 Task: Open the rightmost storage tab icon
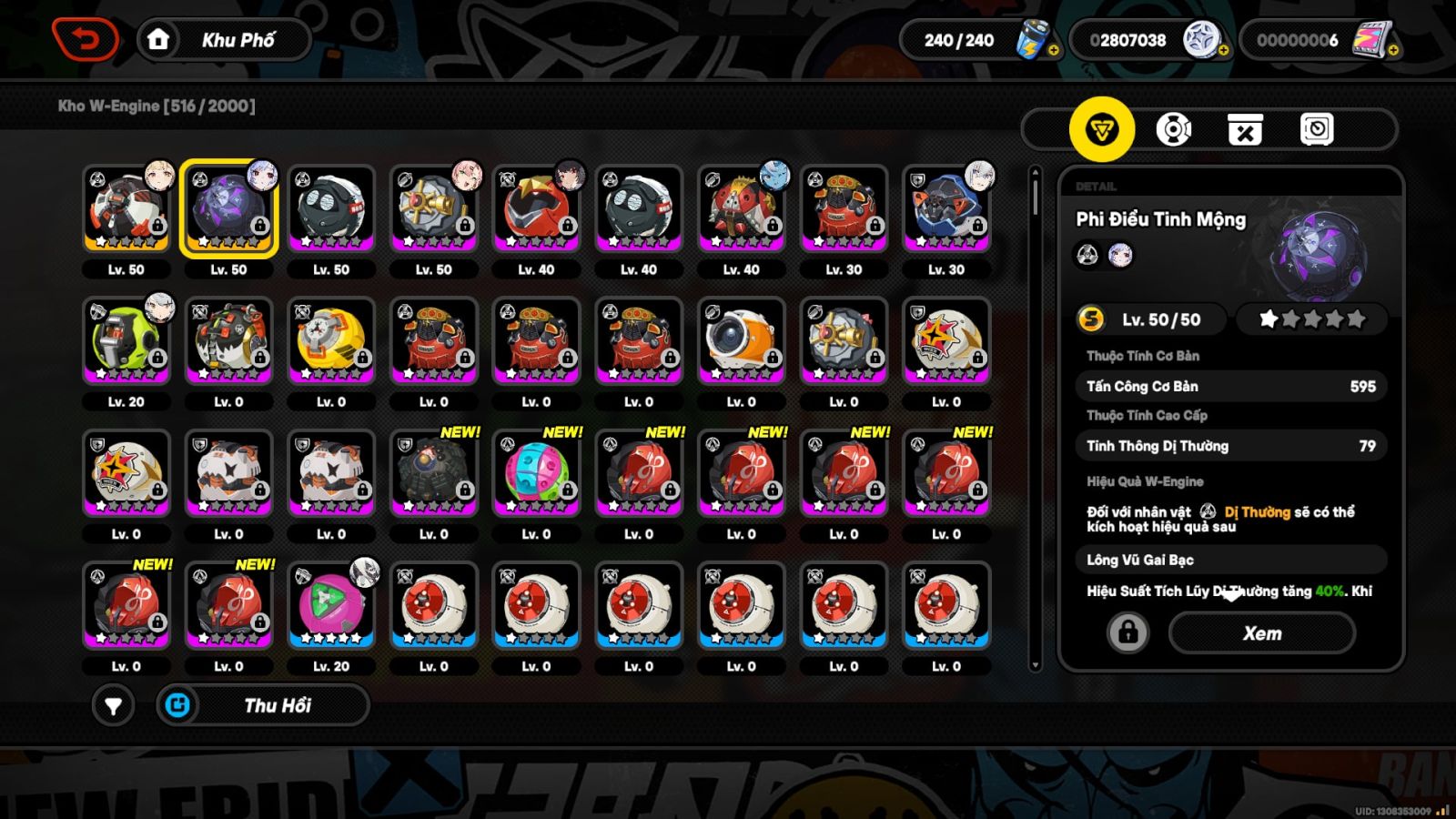tap(1316, 129)
